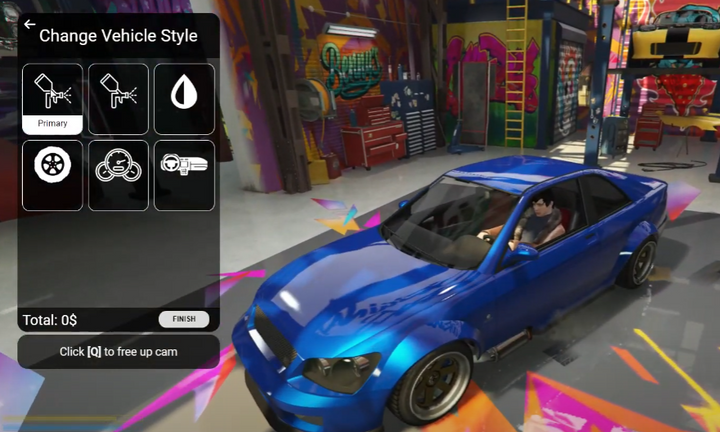Image resolution: width=720 pixels, height=432 pixels.
Task: Choose the unlabeled spray gun paint tile
Action: click(x=118, y=99)
